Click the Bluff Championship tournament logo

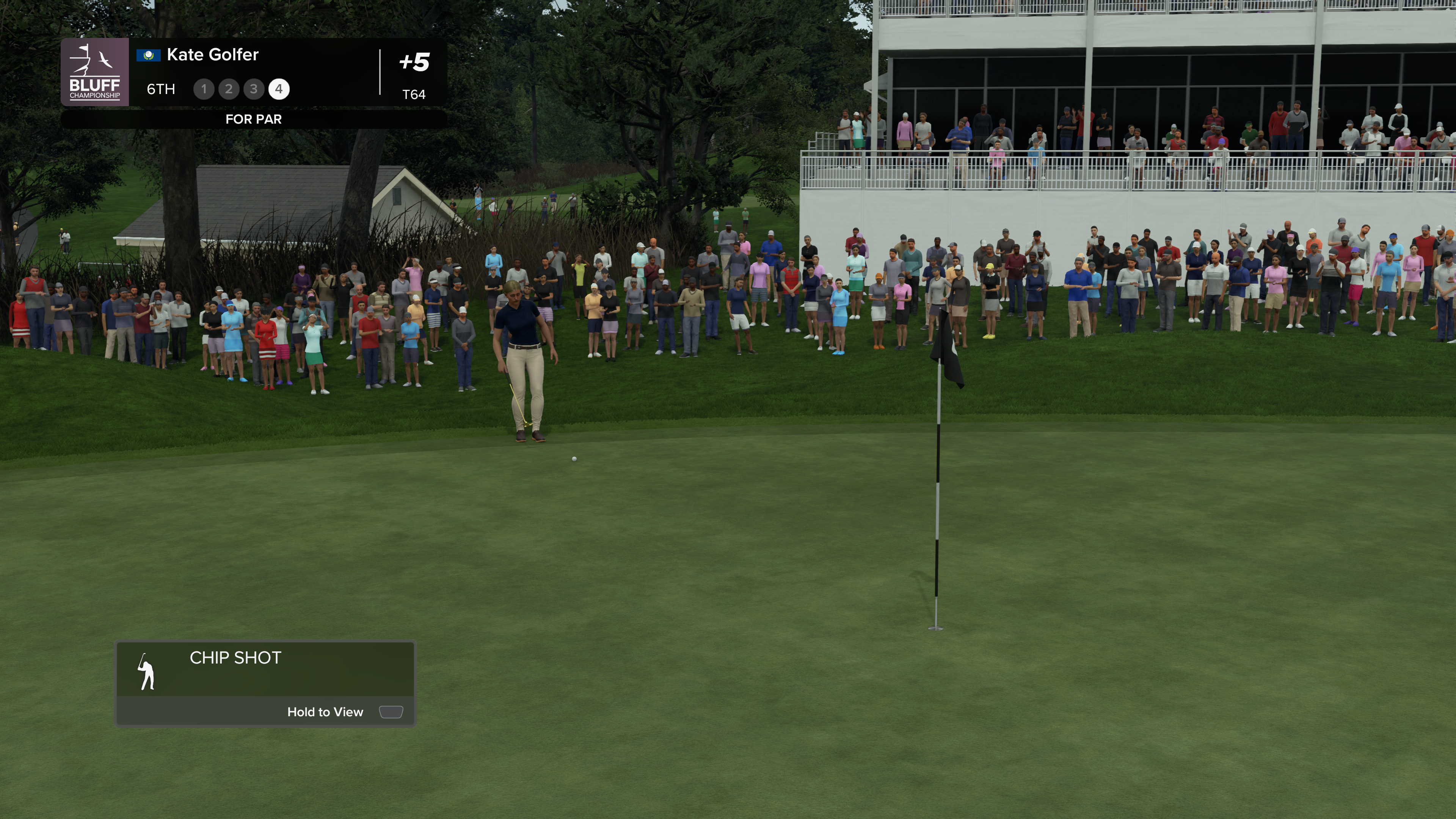[94, 72]
